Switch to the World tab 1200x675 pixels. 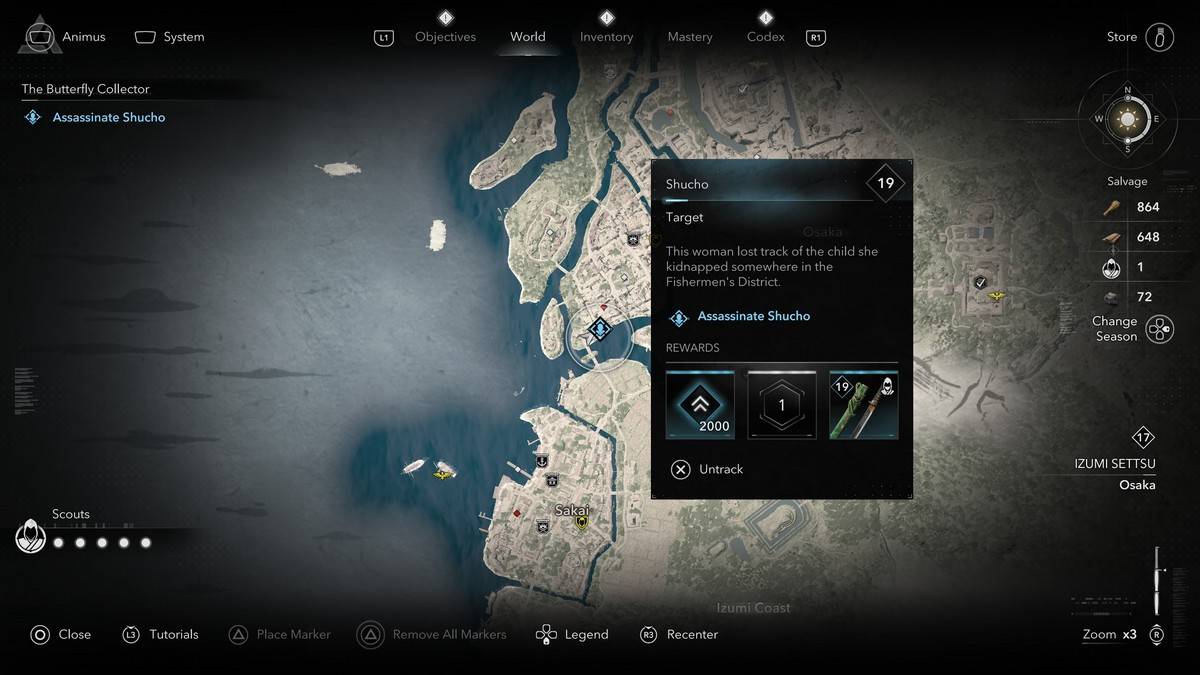527,37
